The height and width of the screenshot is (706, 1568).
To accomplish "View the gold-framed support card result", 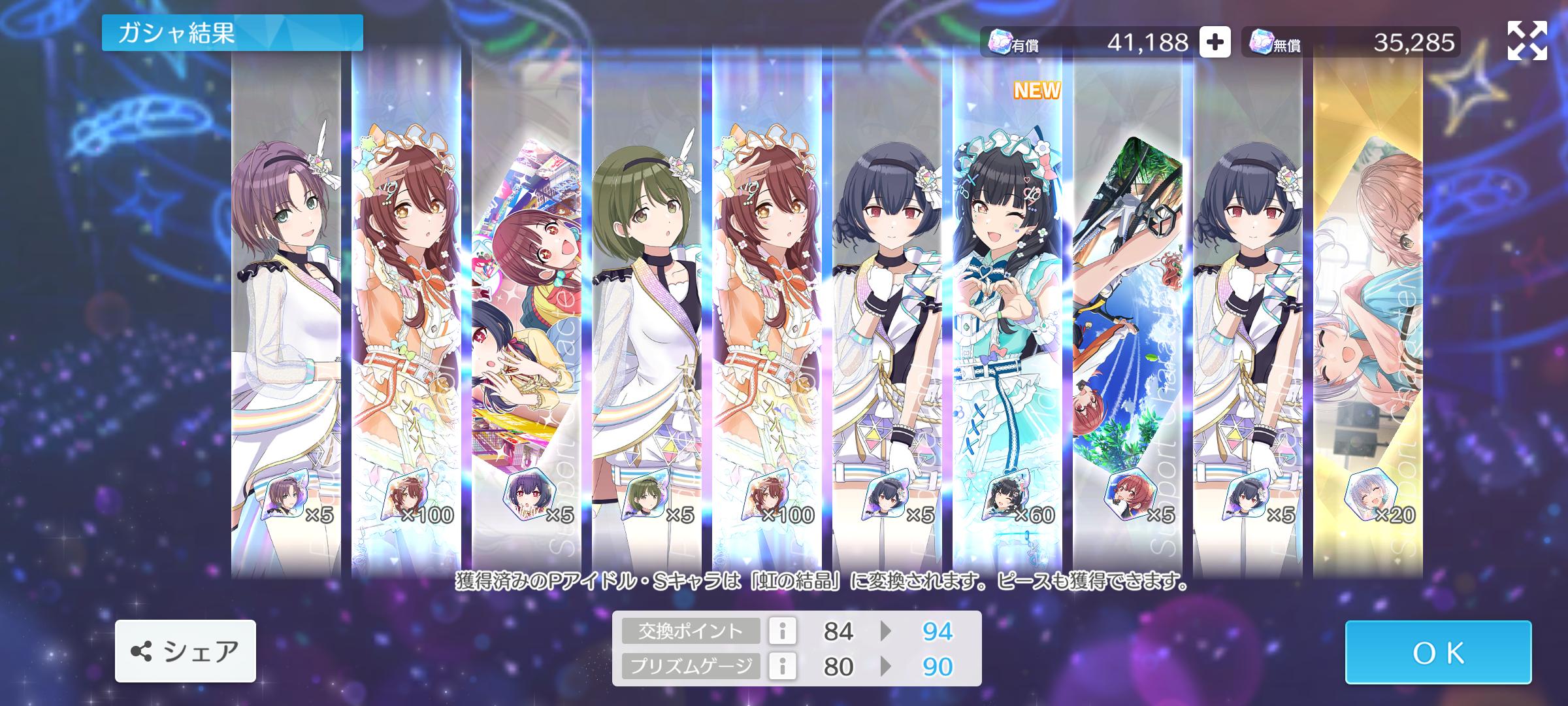I will (1368, 314).
